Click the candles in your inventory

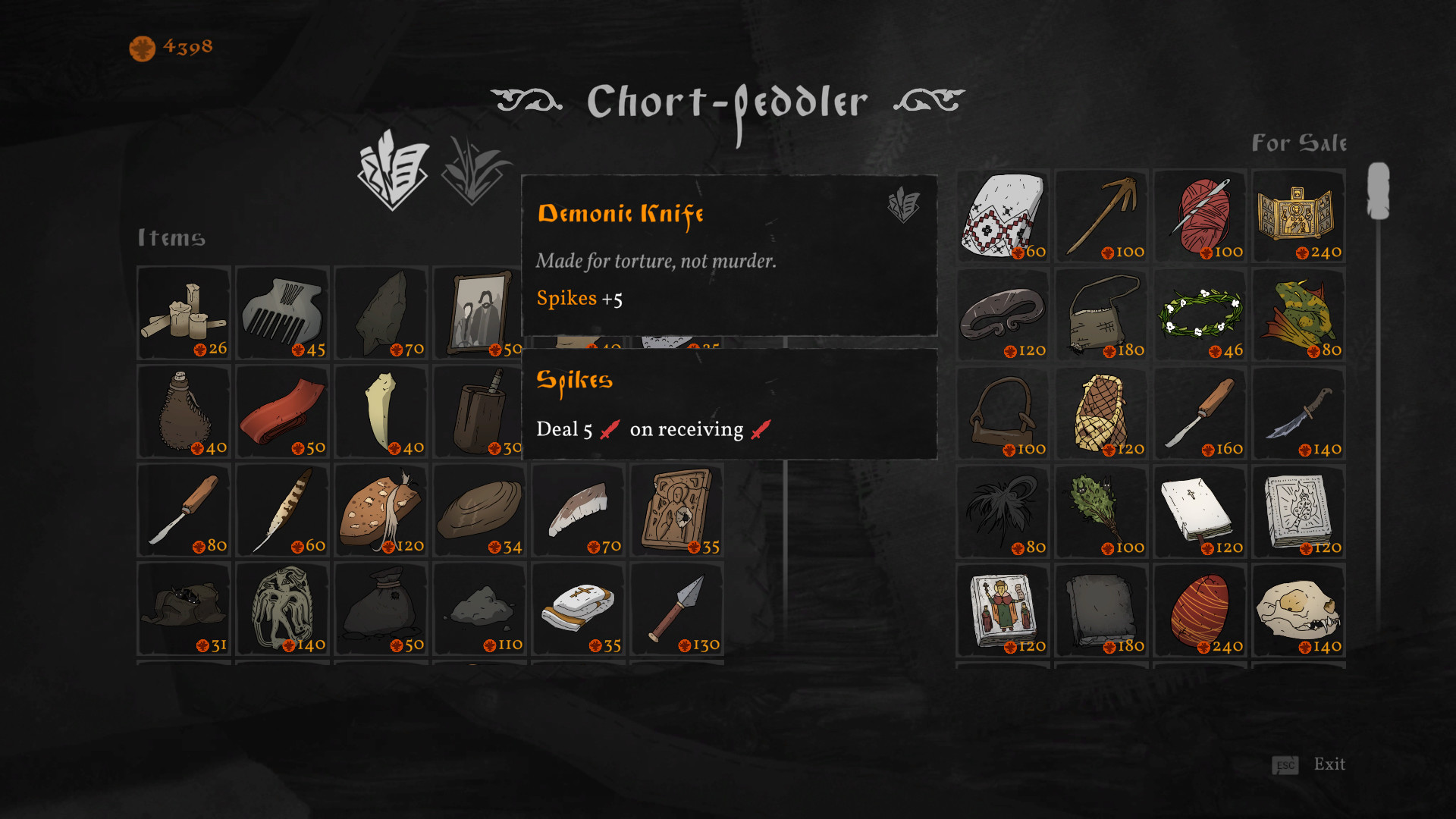click(x=184, y=312)
